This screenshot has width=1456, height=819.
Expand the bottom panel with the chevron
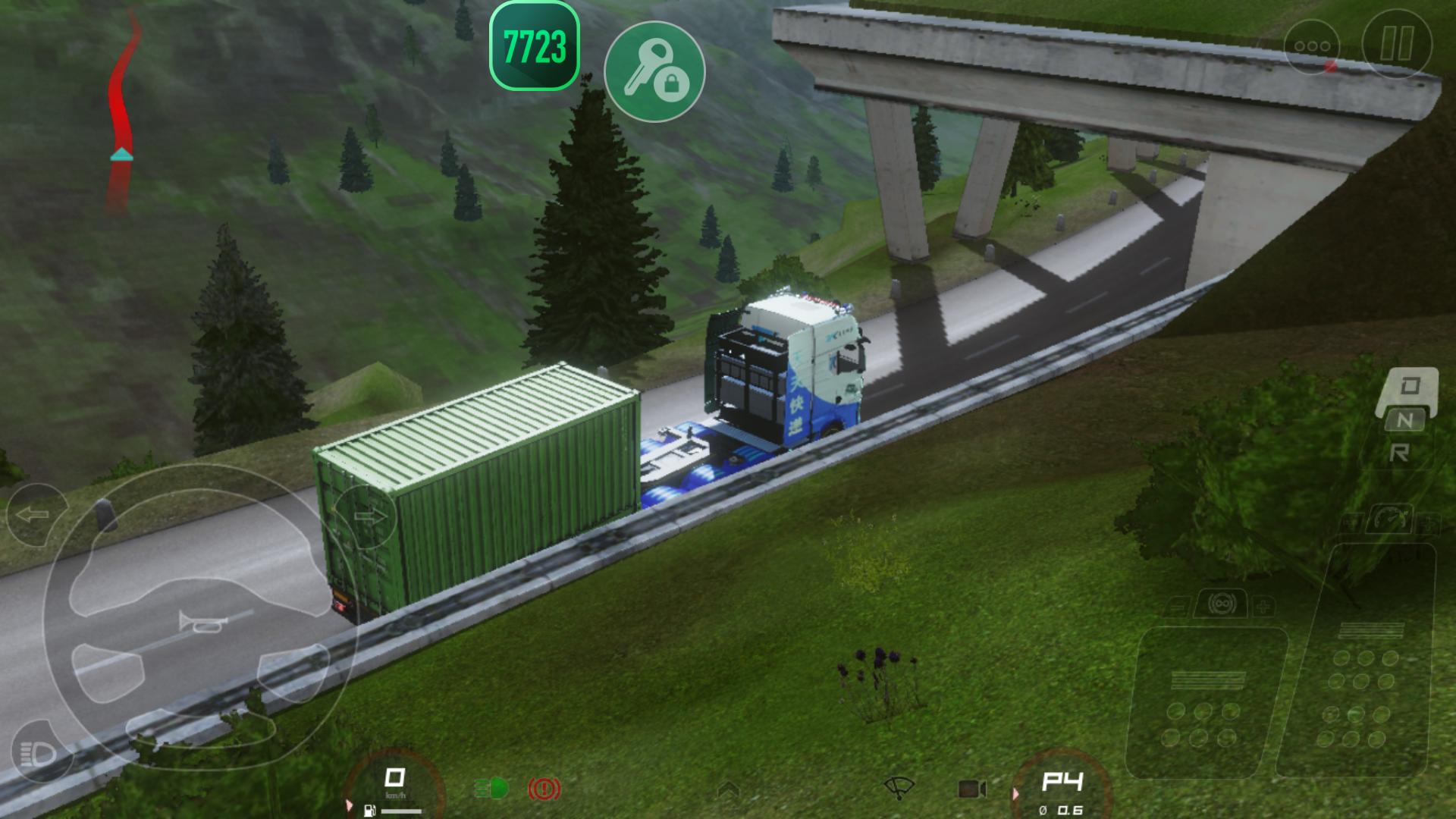728,790
